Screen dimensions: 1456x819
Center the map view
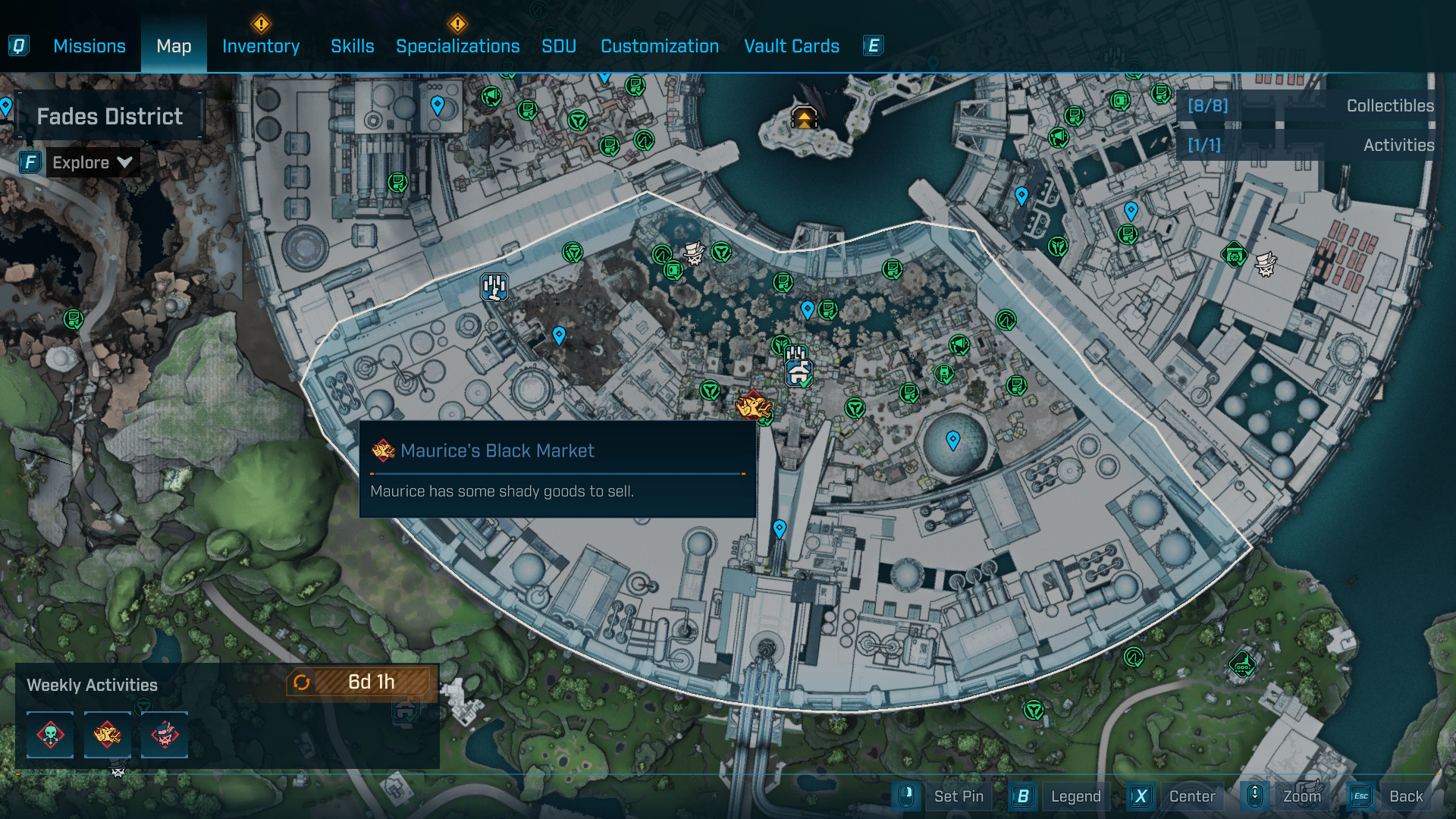1191,796
